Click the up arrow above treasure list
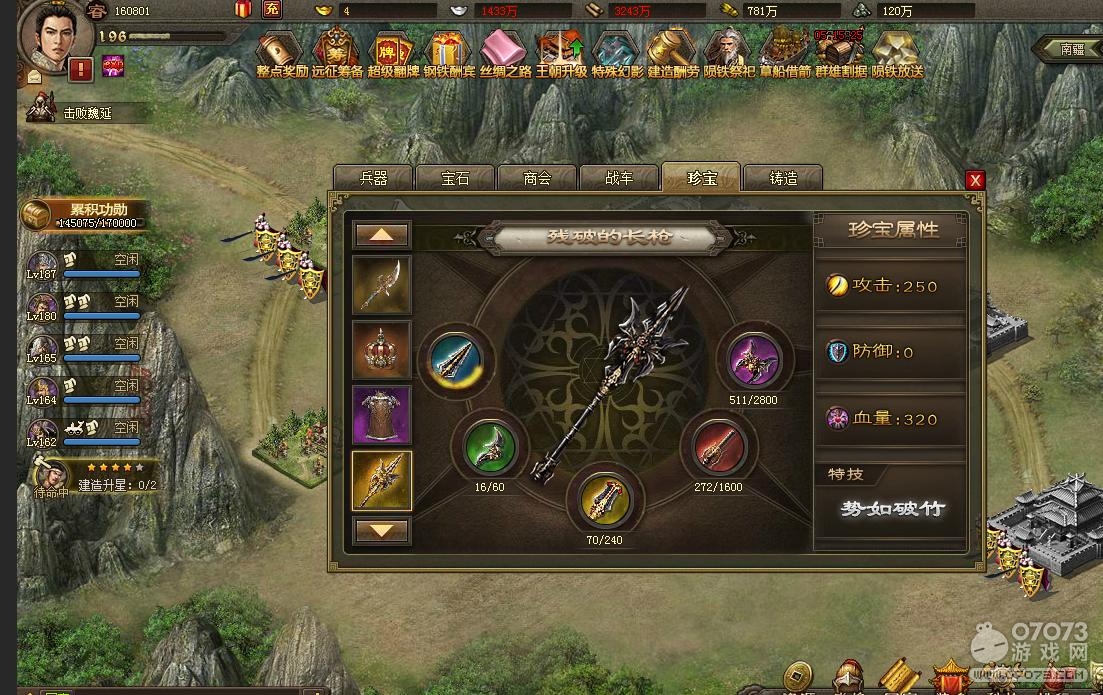 tap(382, 235)
